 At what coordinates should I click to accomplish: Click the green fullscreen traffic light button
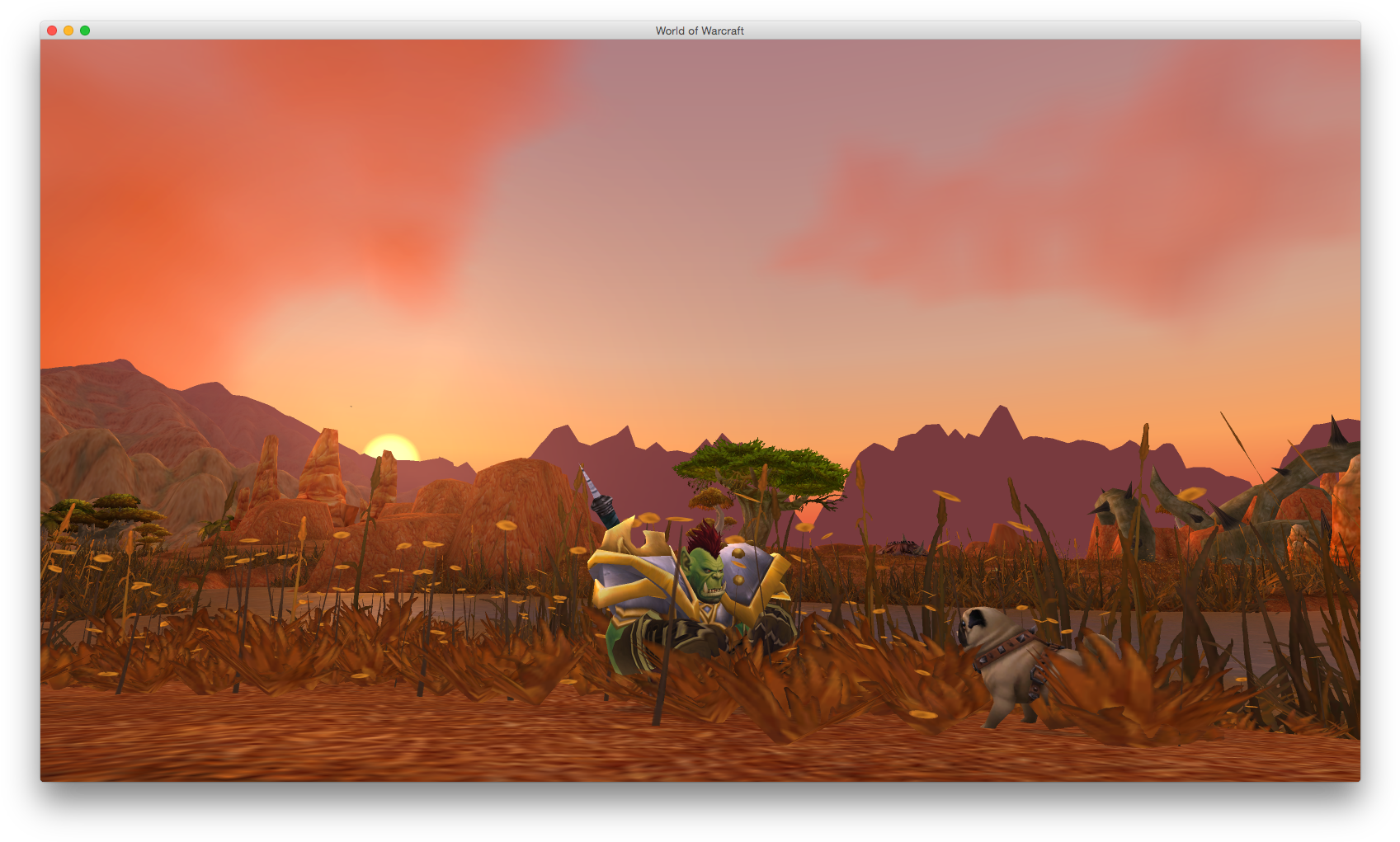click(83, 30)
